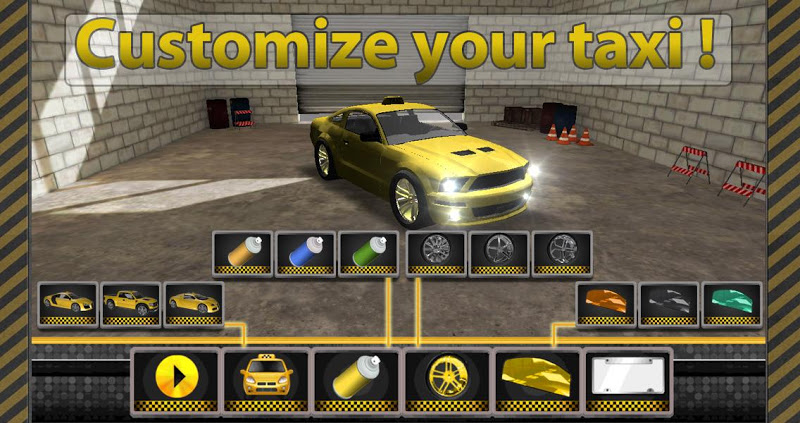Select the dark rim in the middle

coord(498,252)
